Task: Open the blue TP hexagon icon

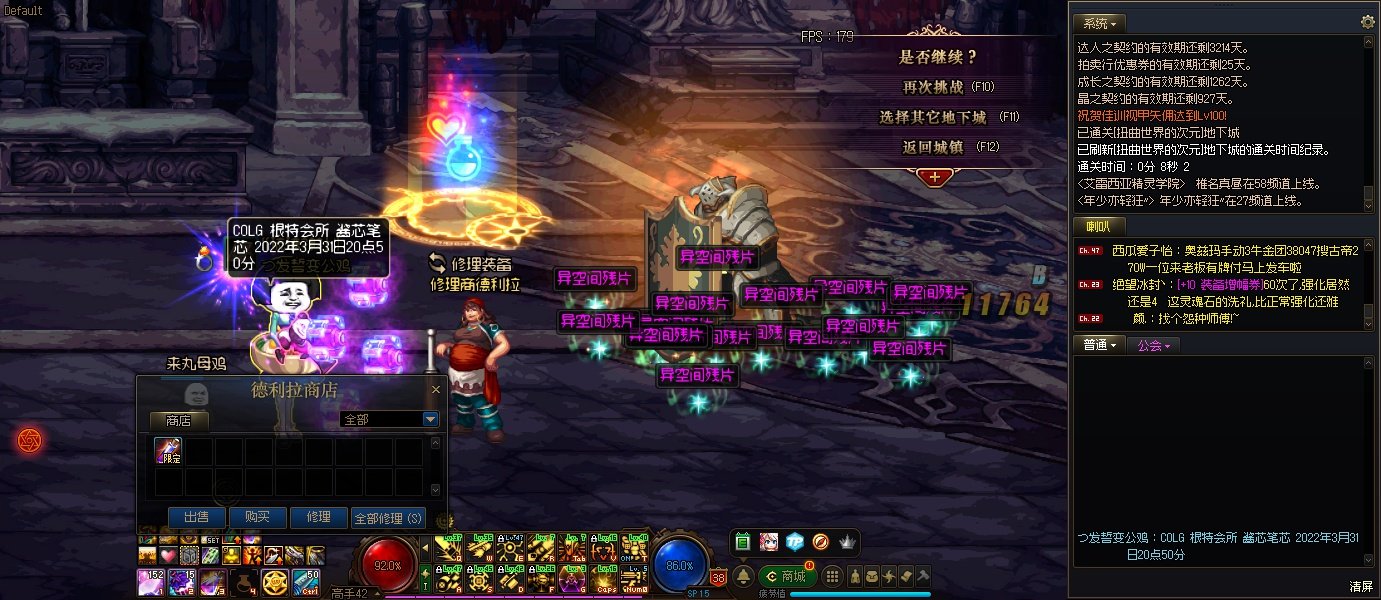Action: 794,541
